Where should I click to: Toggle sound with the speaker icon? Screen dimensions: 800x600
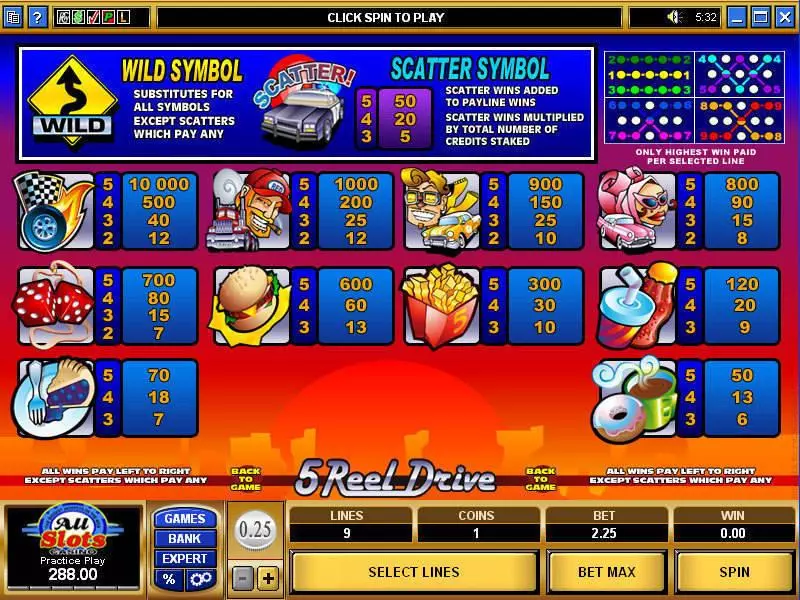pyautogui.click(x=675, y=17)
